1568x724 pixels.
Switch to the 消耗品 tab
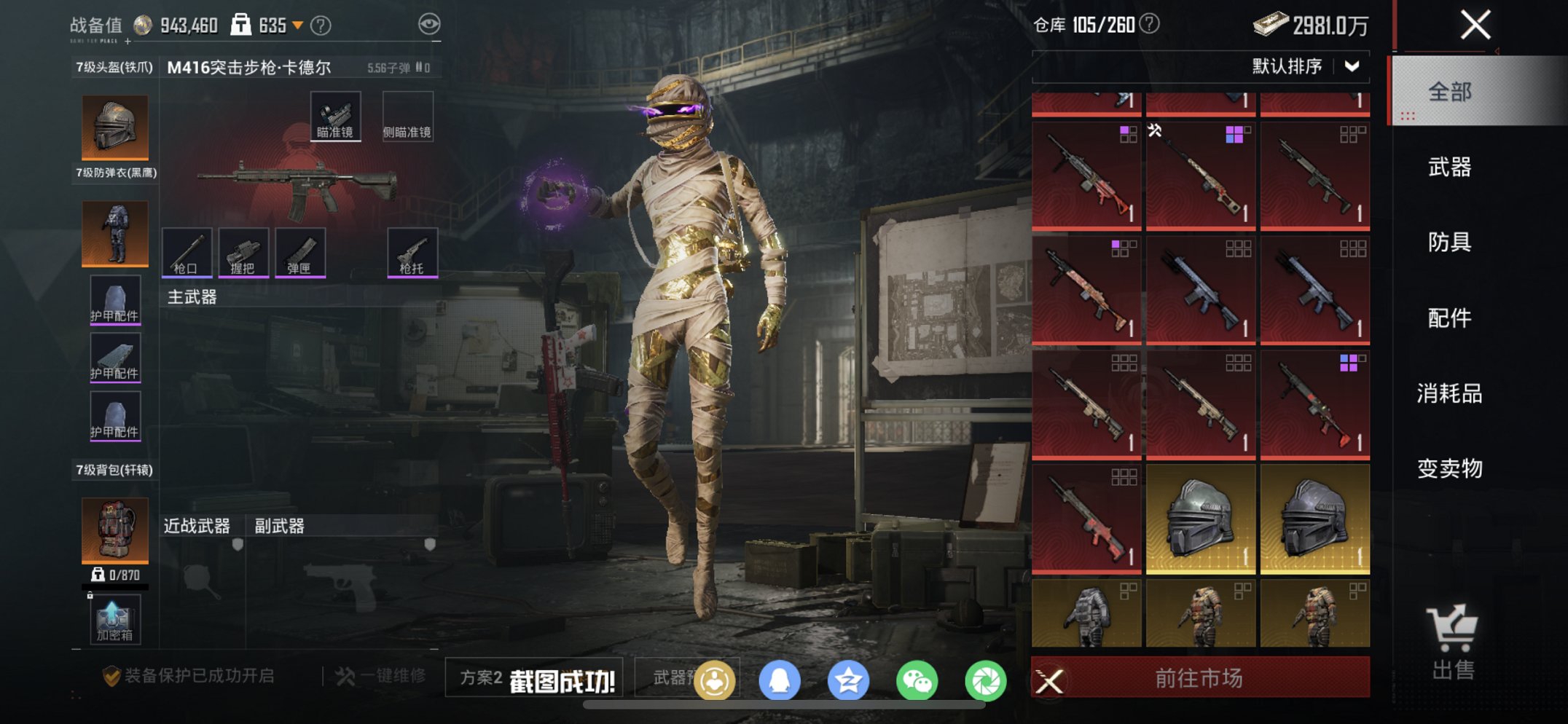click(x=1449, y=394)
